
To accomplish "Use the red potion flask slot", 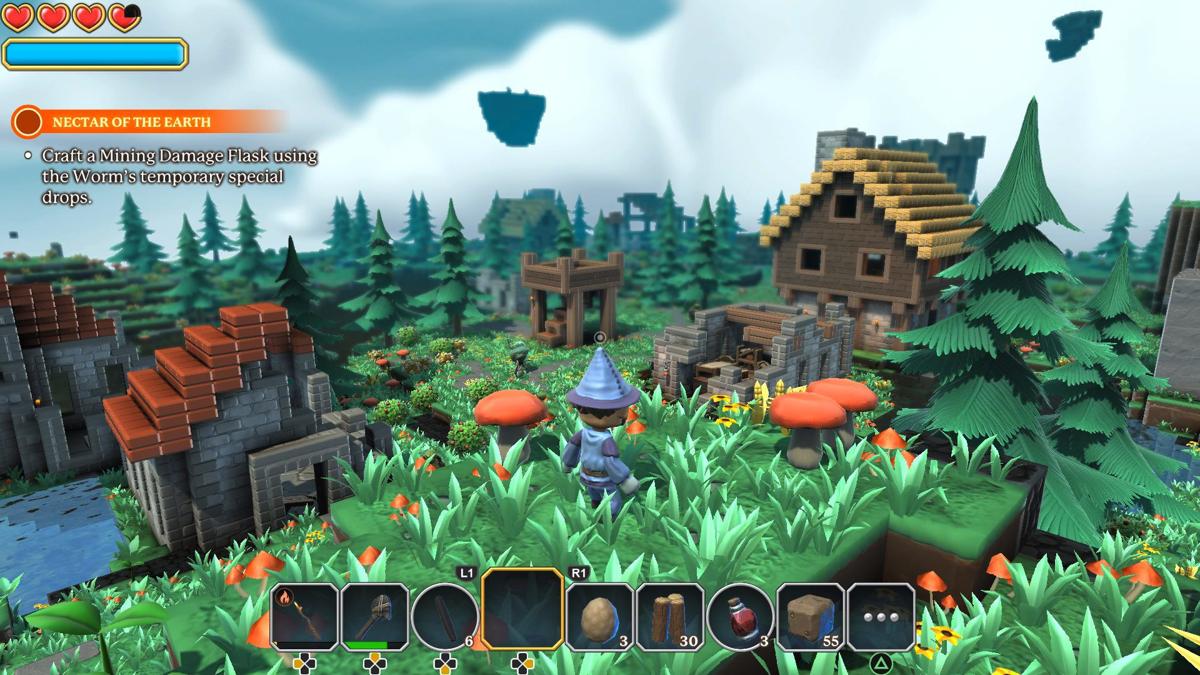I will [x=740, y=617].
